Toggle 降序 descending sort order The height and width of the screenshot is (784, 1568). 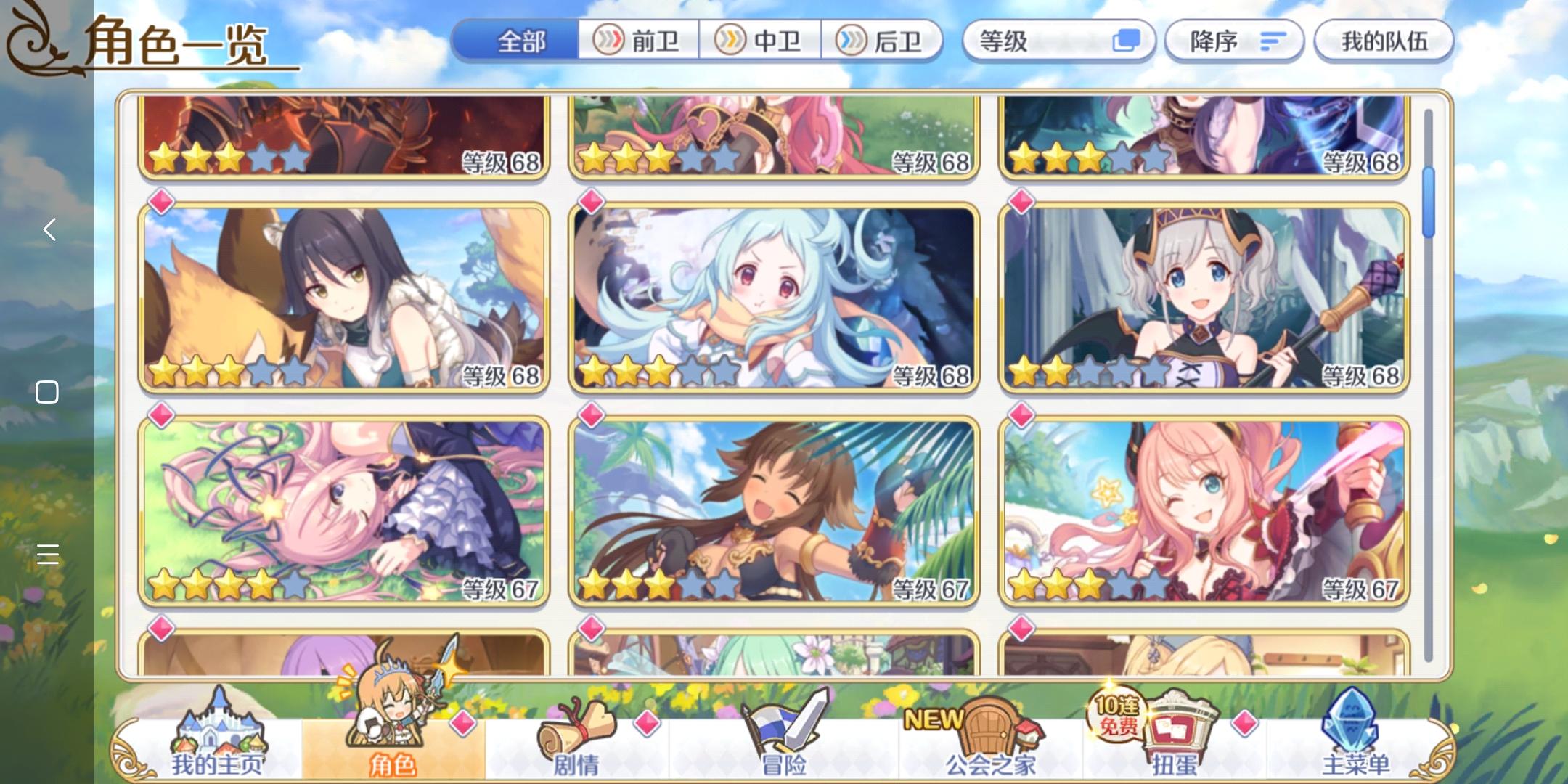[x=1234, y=41]
